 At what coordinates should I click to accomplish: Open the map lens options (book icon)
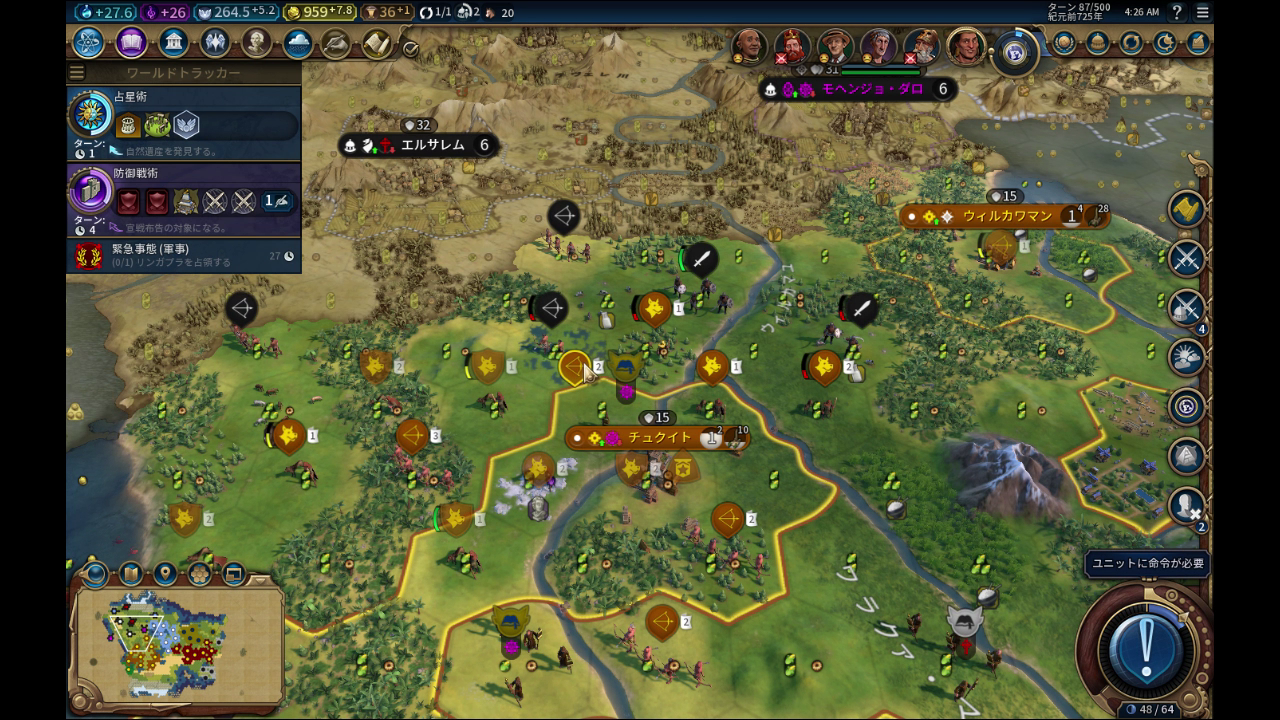130,574
